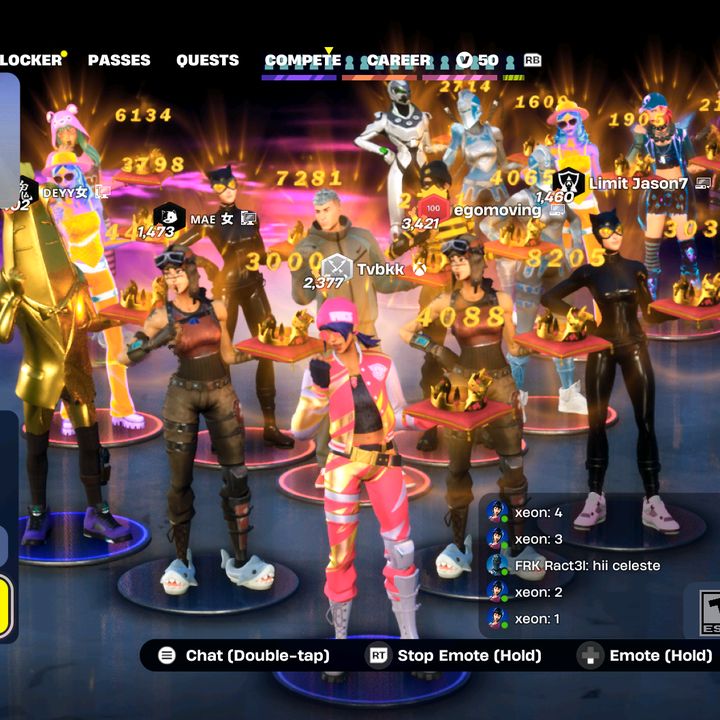Open the Locker tab
The height and width of the screenshot is (720, 720).
pos(30,60)
